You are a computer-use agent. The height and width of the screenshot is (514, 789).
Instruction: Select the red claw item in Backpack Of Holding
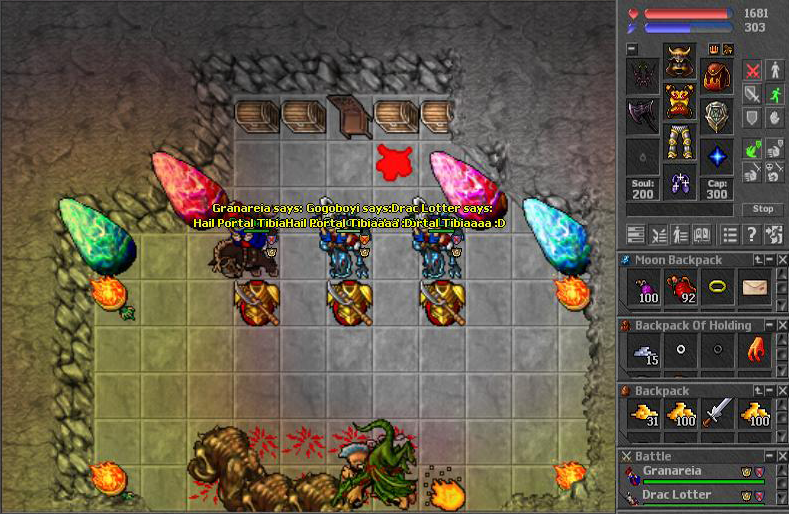click(x=756, y=351)
